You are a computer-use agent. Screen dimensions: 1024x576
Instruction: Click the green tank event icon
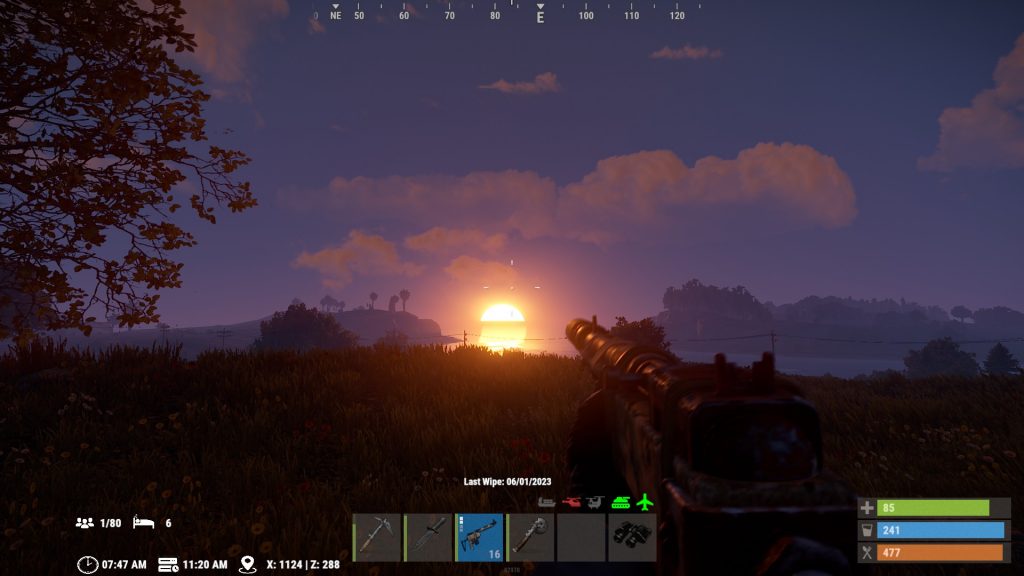tap(620, 502)
